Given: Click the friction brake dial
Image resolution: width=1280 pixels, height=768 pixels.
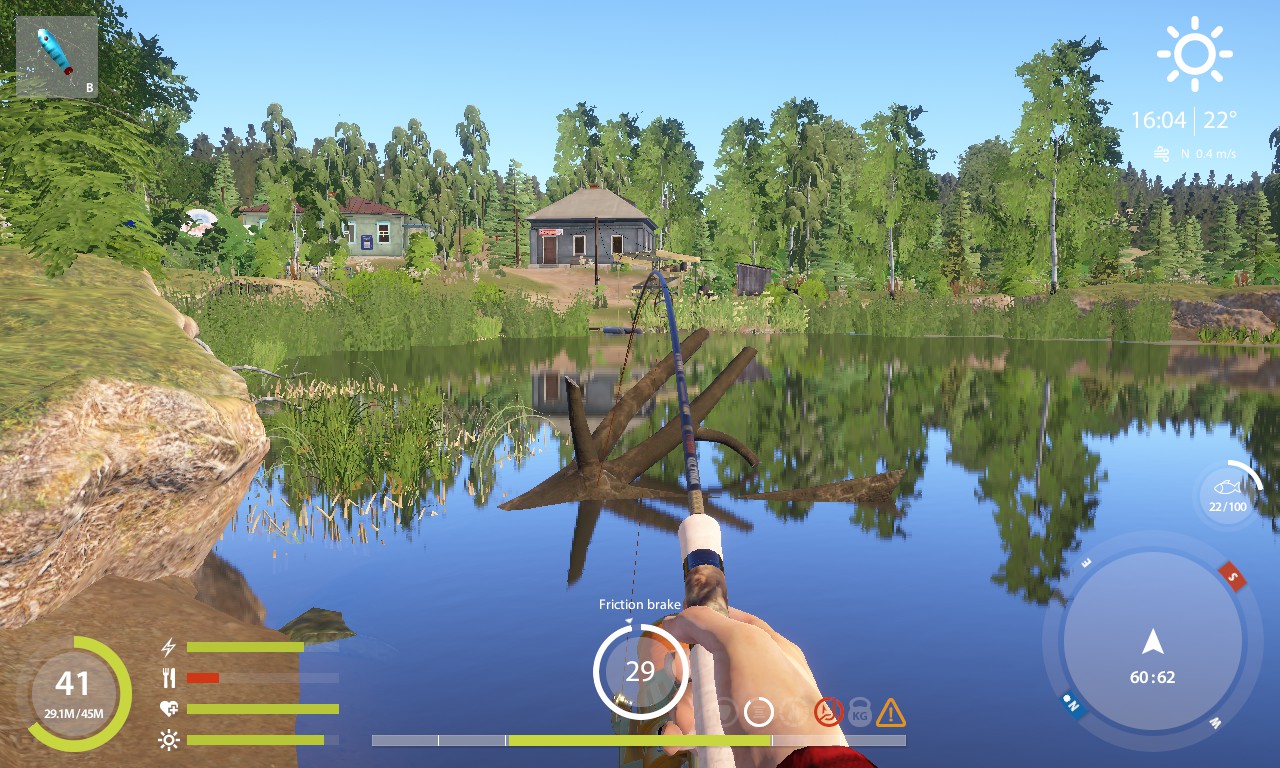Looking at the screenshot, I should 640,670.
